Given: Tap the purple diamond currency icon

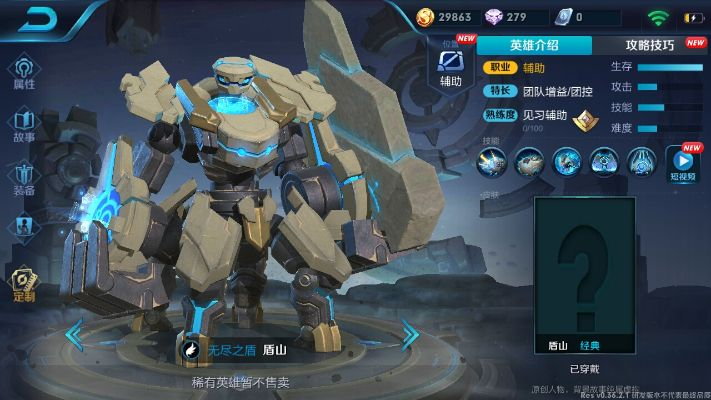Looking at the screenshot, I should coord(494,17).
